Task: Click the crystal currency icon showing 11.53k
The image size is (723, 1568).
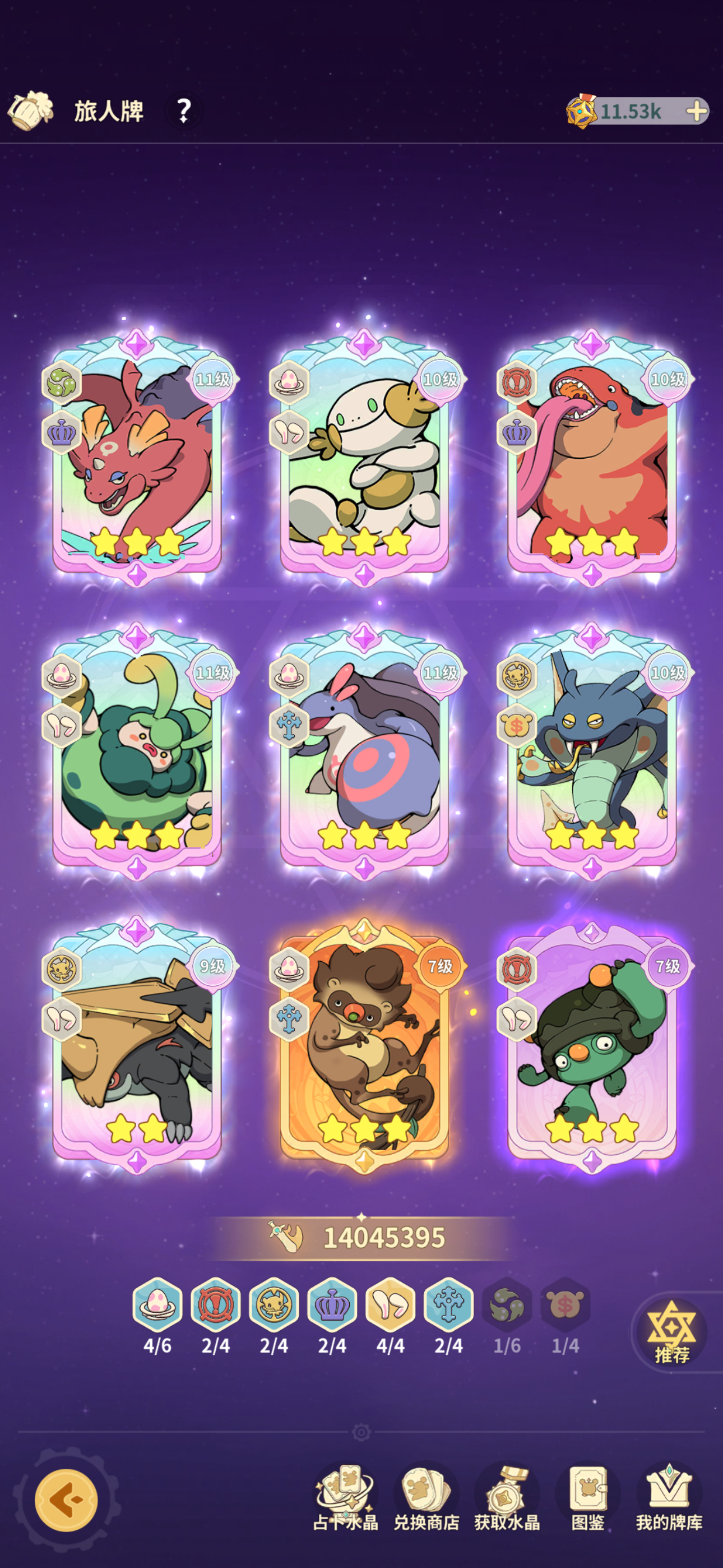Action: tap(581, 111)
